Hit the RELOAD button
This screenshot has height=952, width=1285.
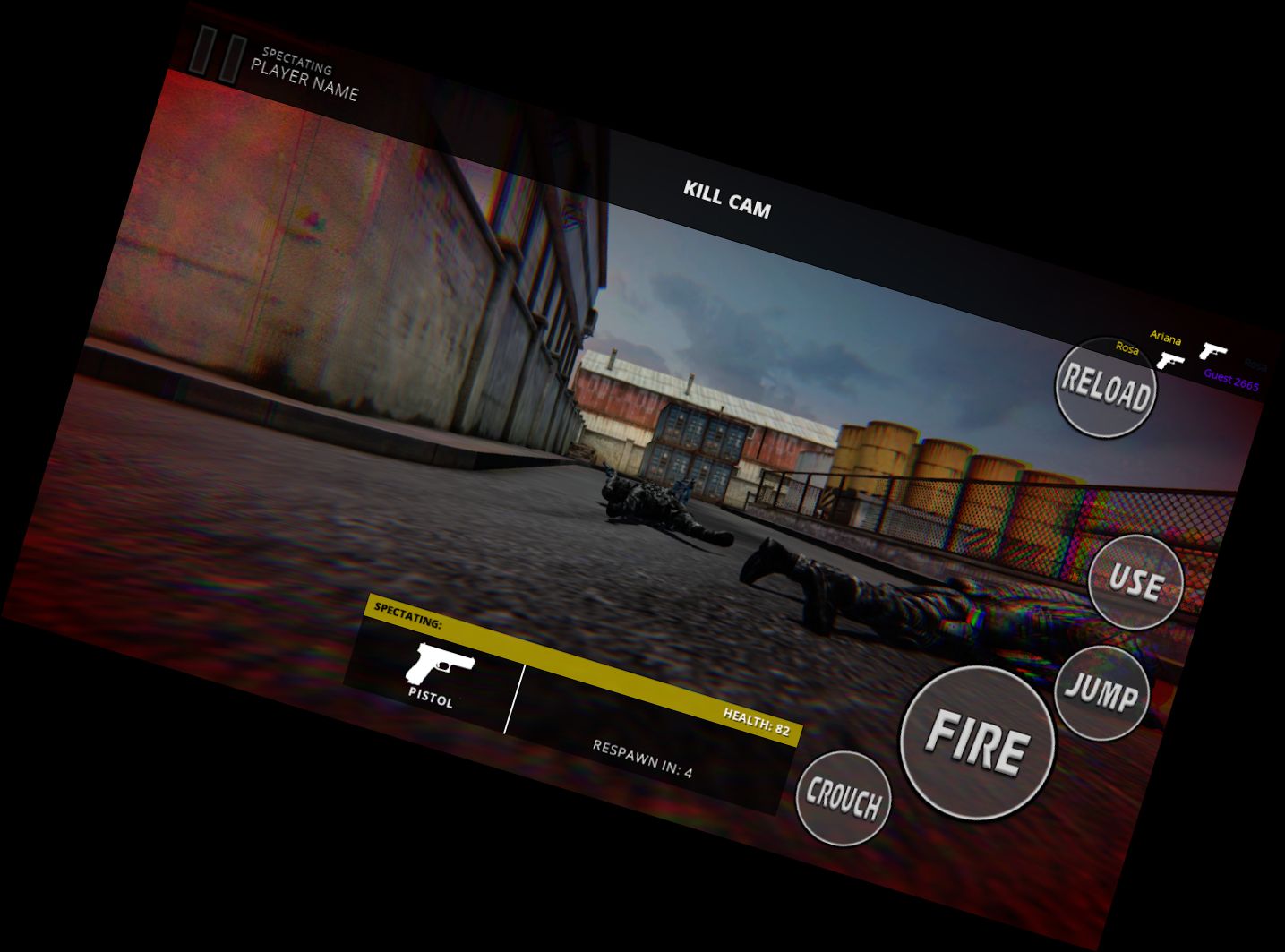coord(1106,388)
